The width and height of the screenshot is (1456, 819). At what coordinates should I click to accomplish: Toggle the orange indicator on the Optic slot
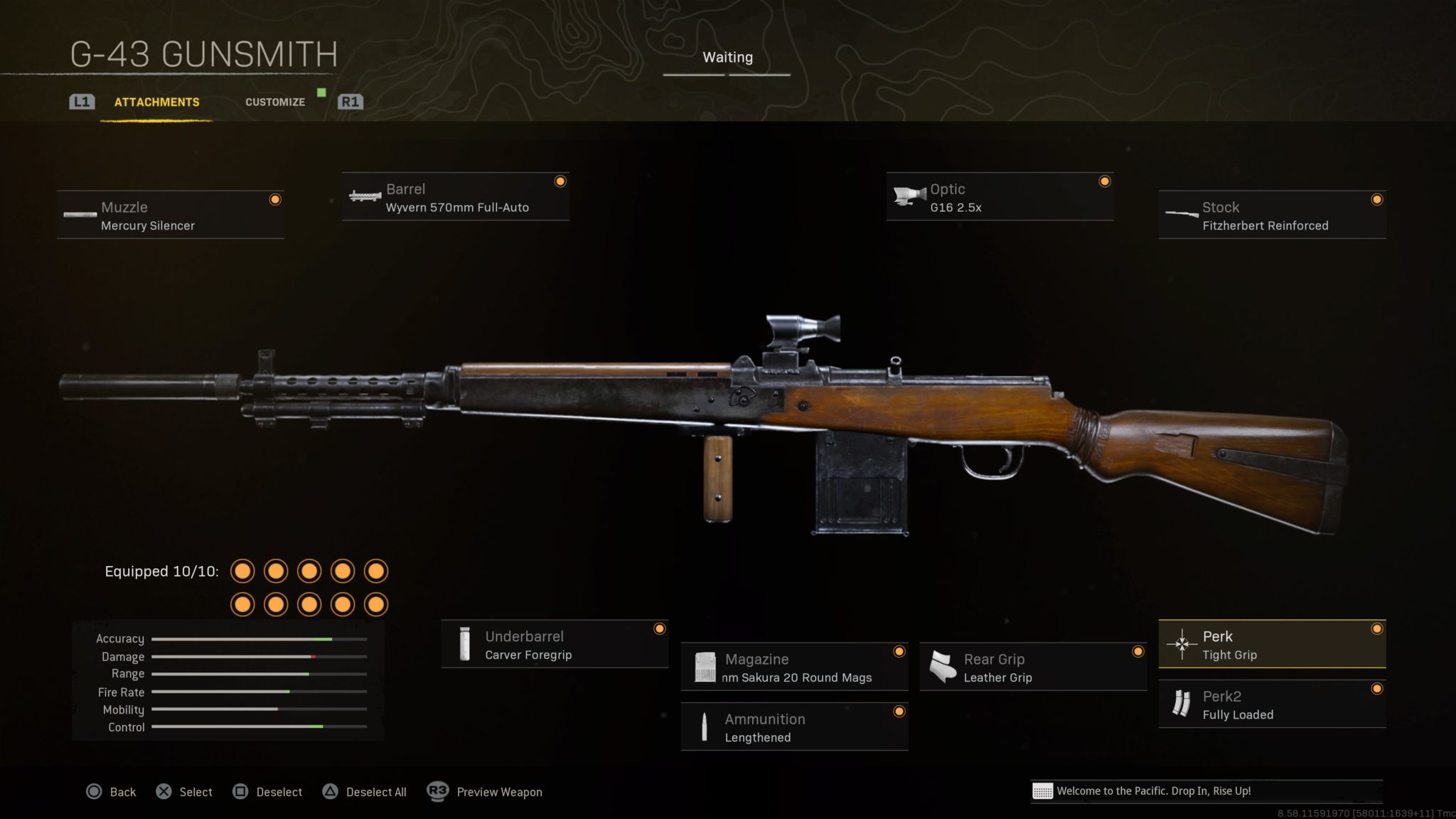tap(1103, 181)
